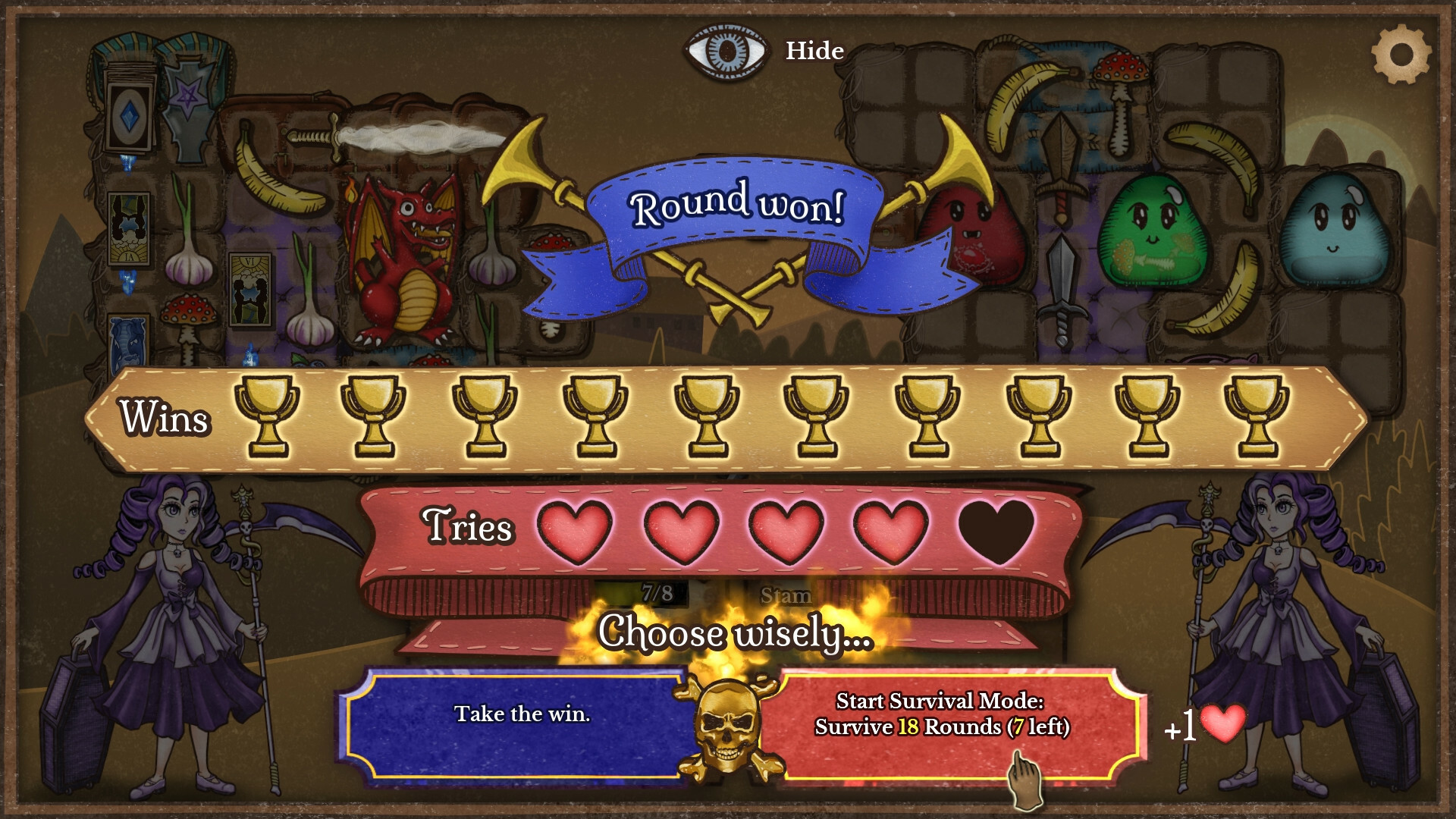
Task: Click the settings gear icon
Action: pyautogui.click(x=1402, y=52)
